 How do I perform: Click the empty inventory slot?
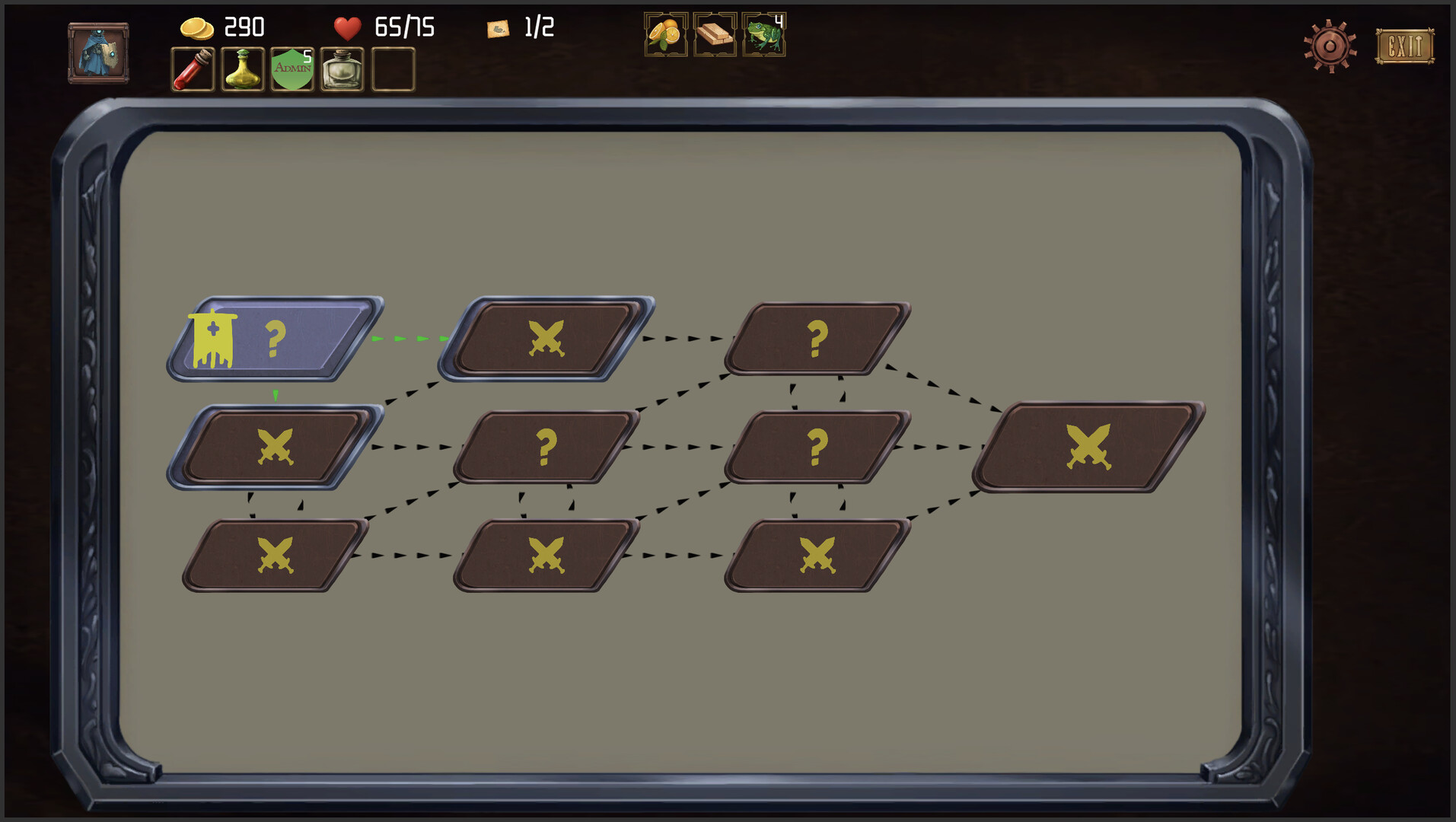392,68
